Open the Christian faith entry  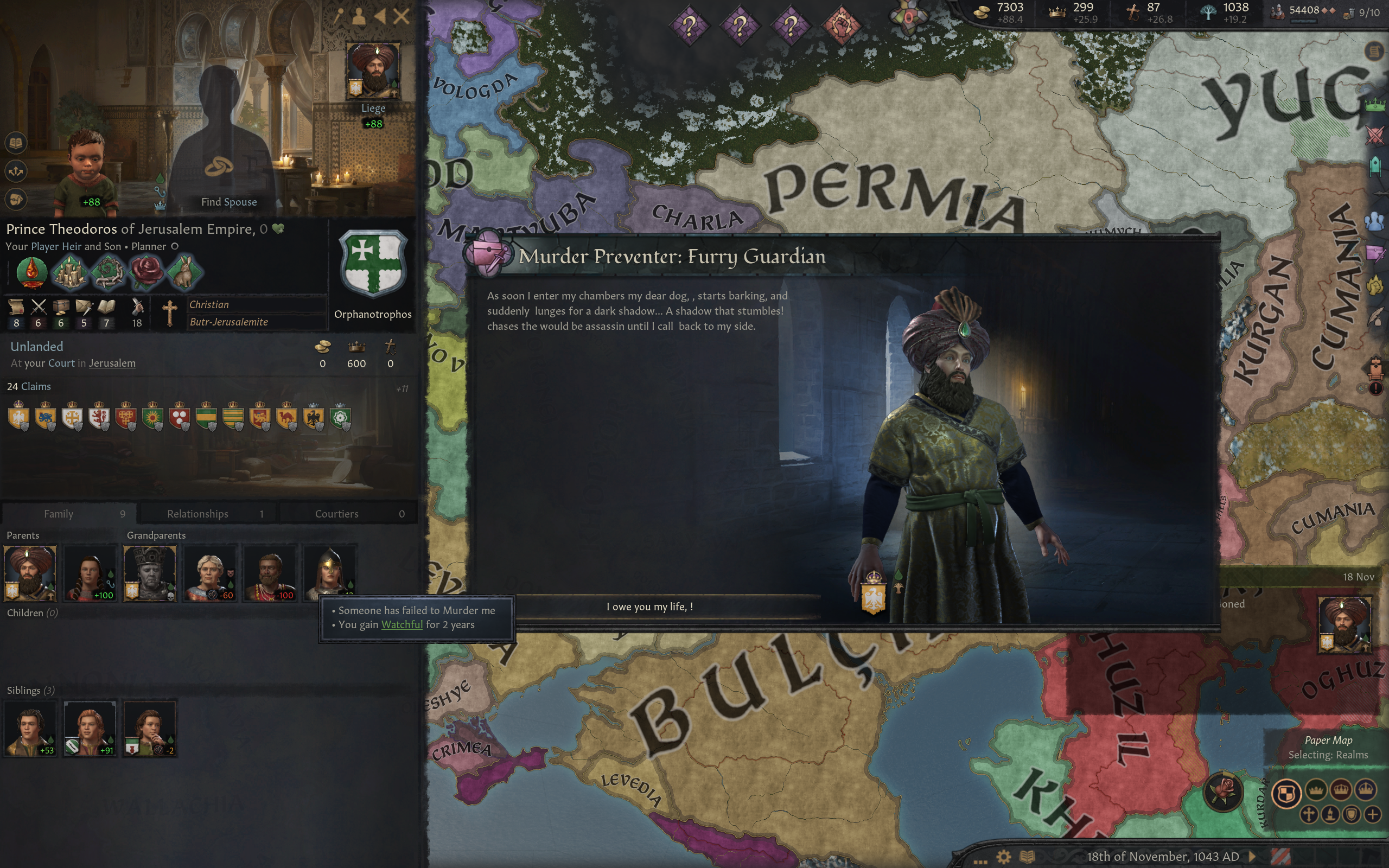[x=209, y=304]
